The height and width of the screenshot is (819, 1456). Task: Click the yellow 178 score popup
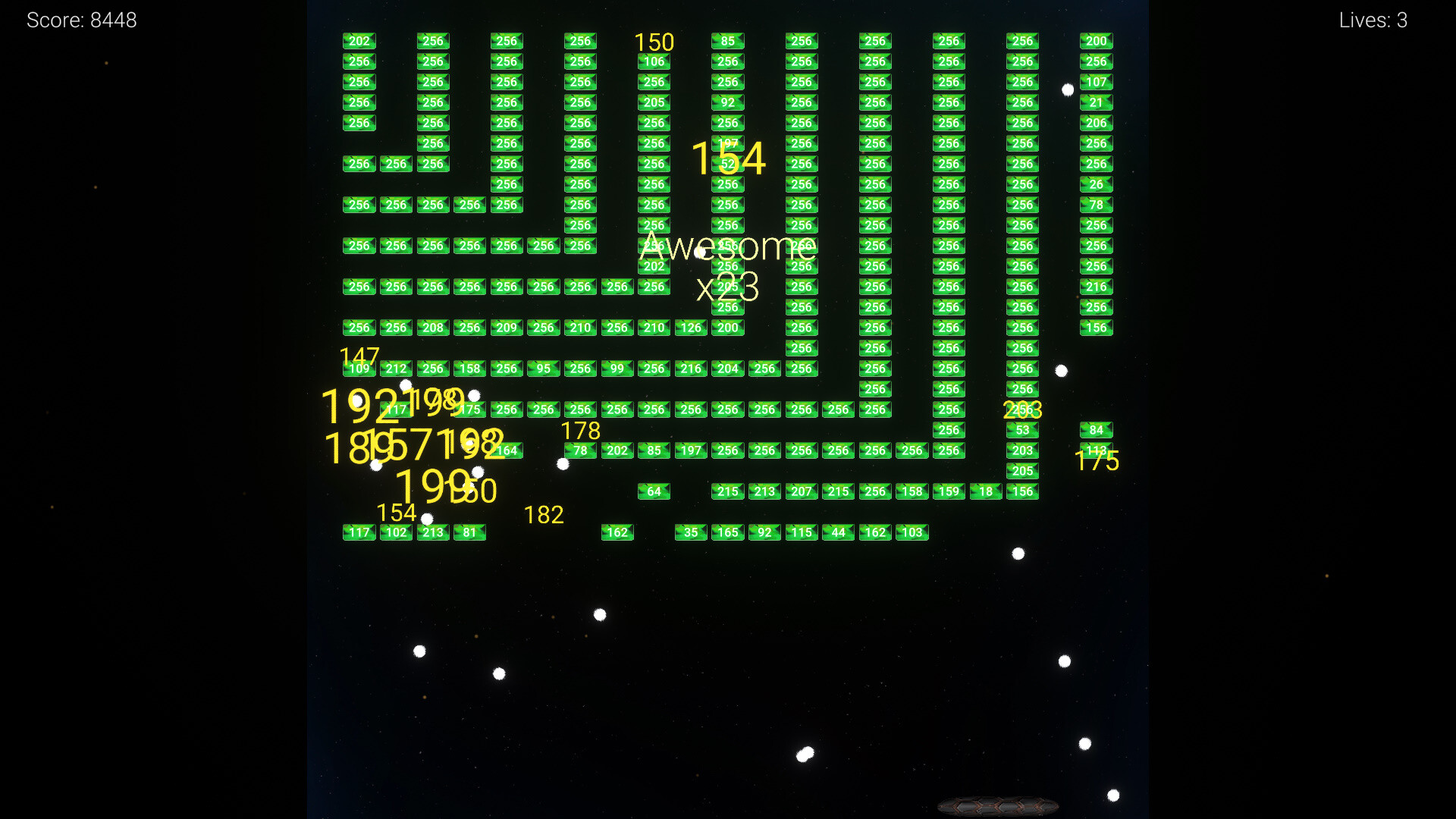pyautogui.click(x=580, y=430)
